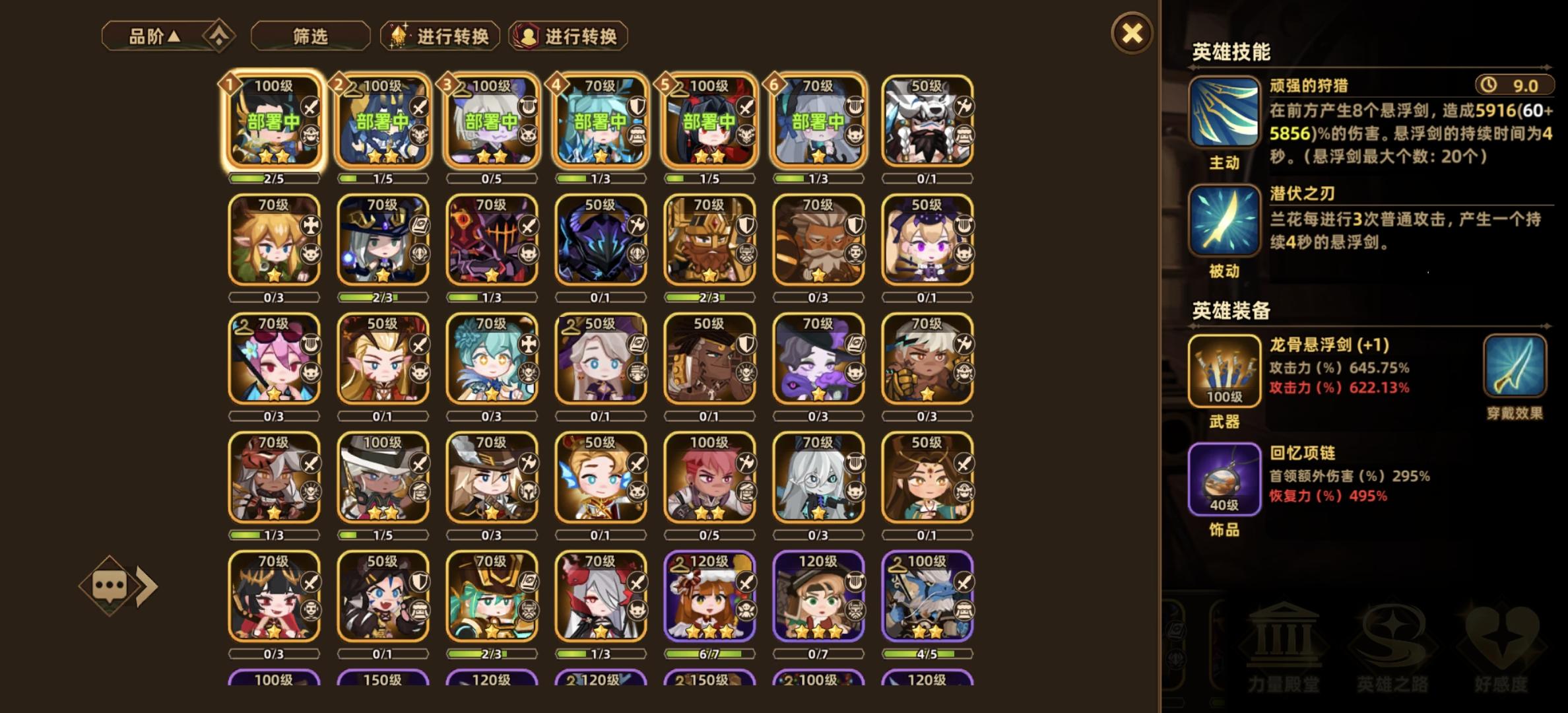This screenshot has width=1568, height=713.
Task: Click the 筛选 filter button
Action: coord(310,36)
